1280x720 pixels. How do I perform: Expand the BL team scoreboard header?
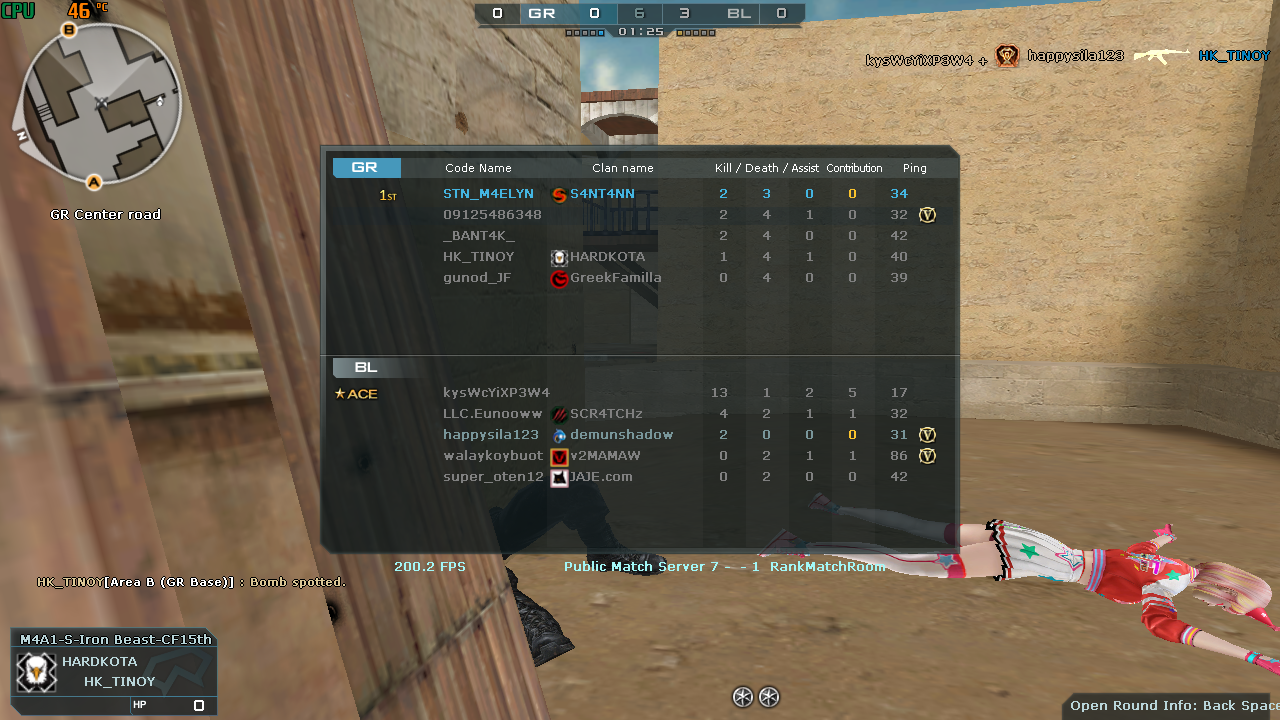pyautogui.click(x=366, y=367)
